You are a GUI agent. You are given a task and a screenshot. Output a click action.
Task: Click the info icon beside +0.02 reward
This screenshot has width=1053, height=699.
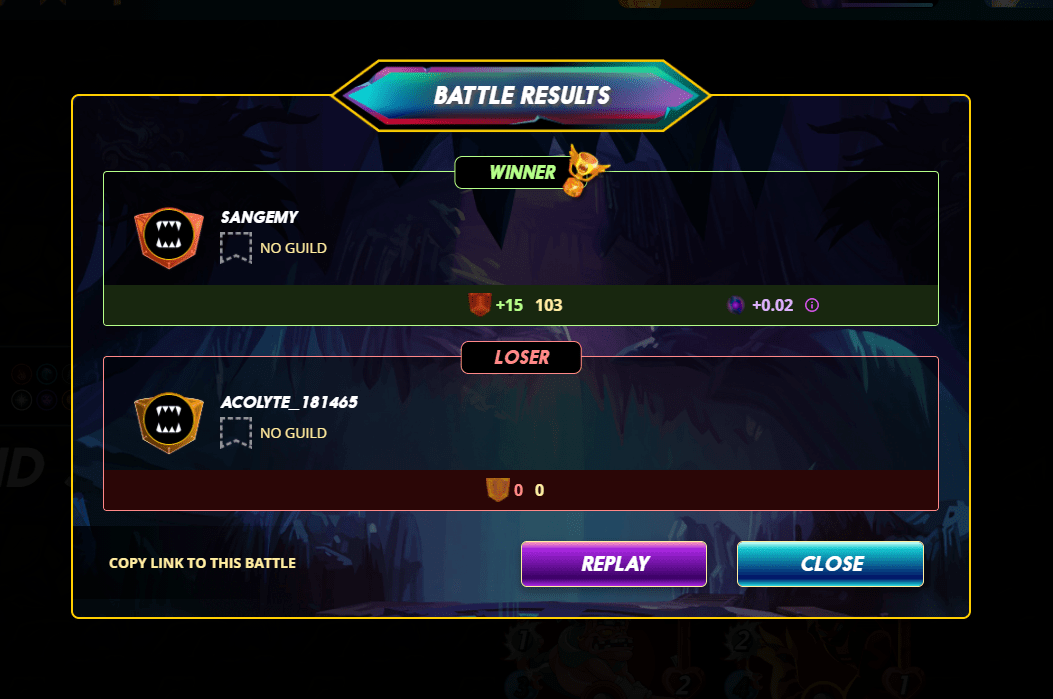[x=812, y=305]
